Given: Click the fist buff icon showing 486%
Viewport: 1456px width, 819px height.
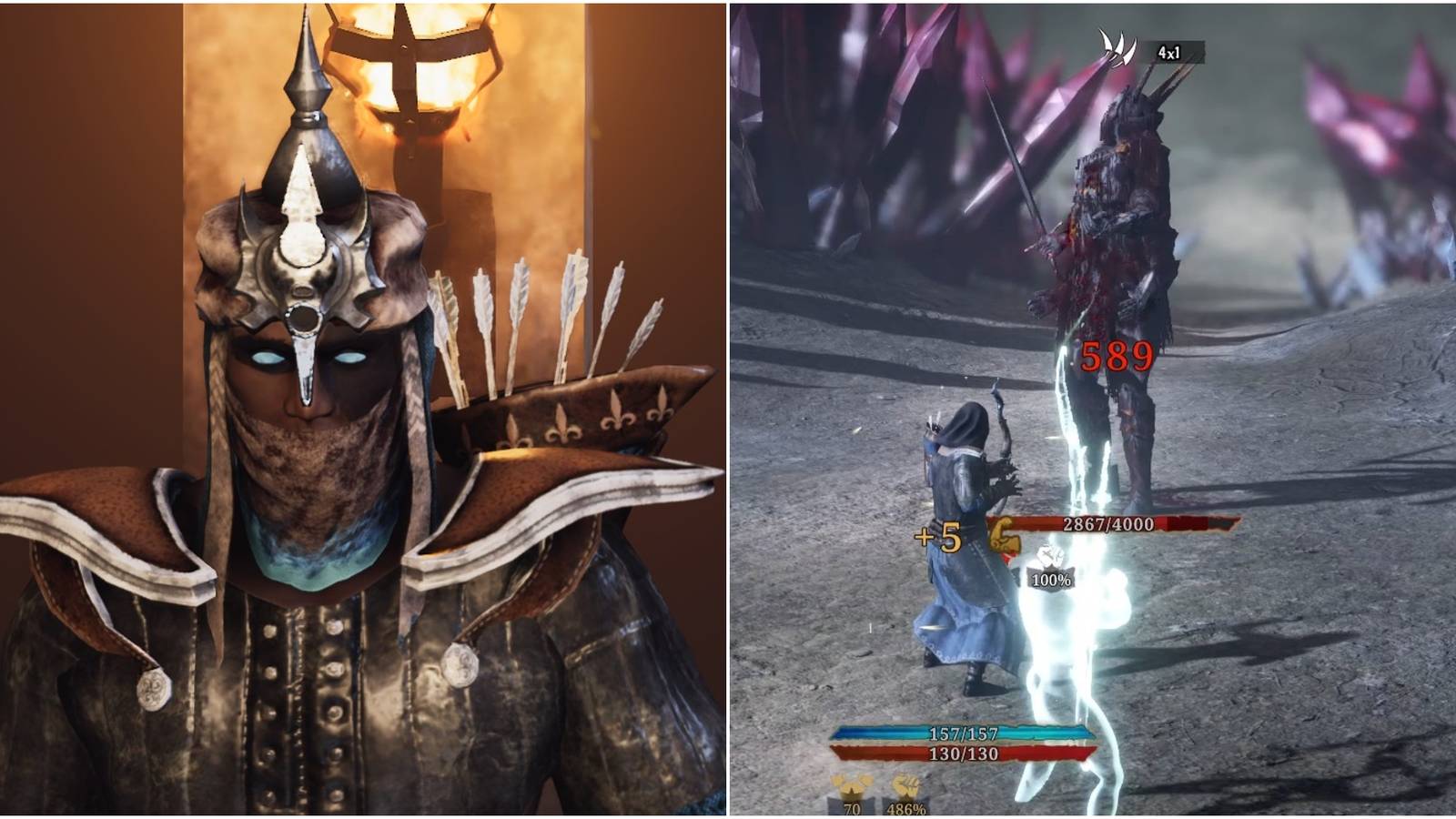Looking at the screenshot, I should point(904,792).
